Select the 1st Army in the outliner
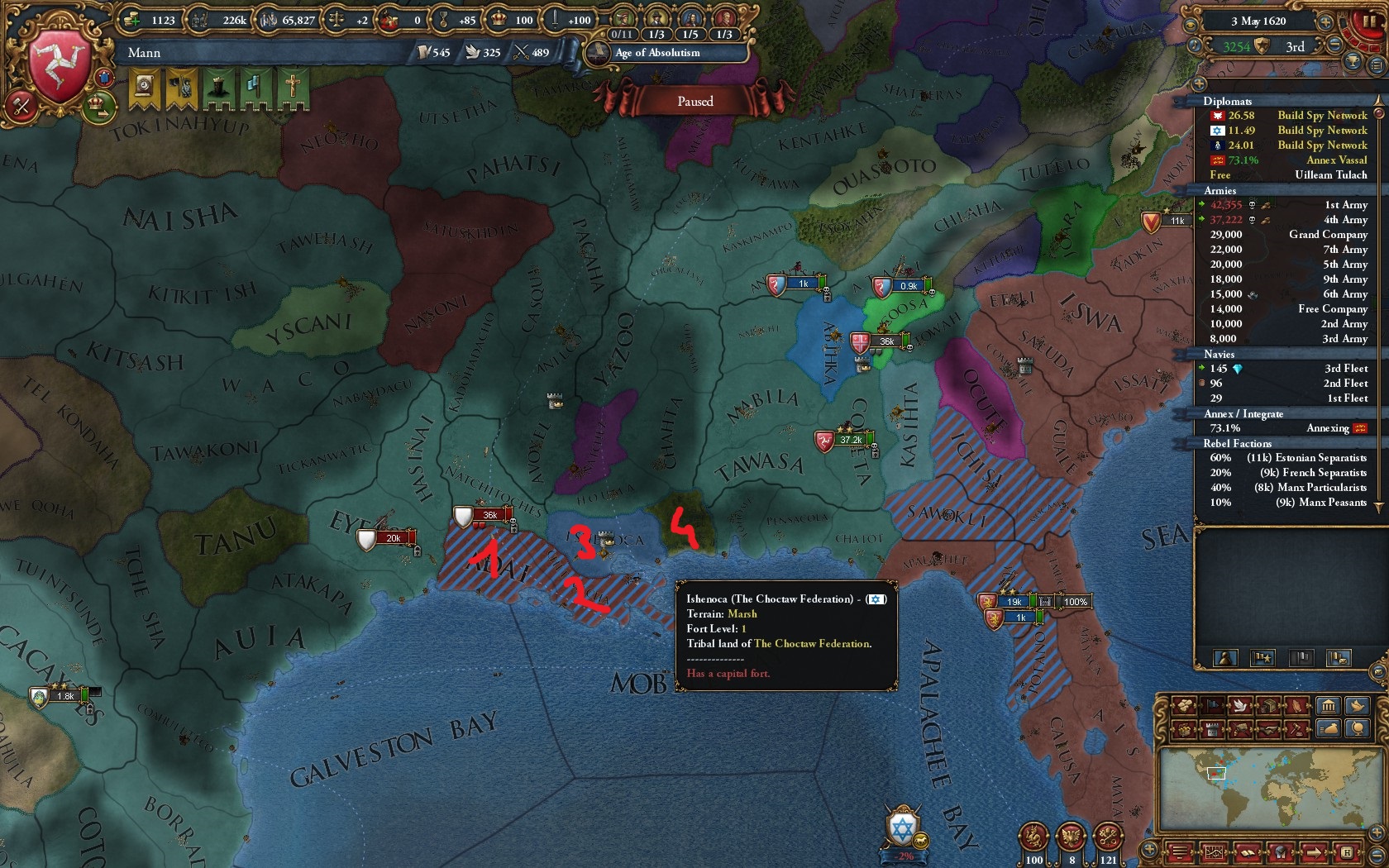Viewport: 1389px width, 868px height. click(1284, 205)
